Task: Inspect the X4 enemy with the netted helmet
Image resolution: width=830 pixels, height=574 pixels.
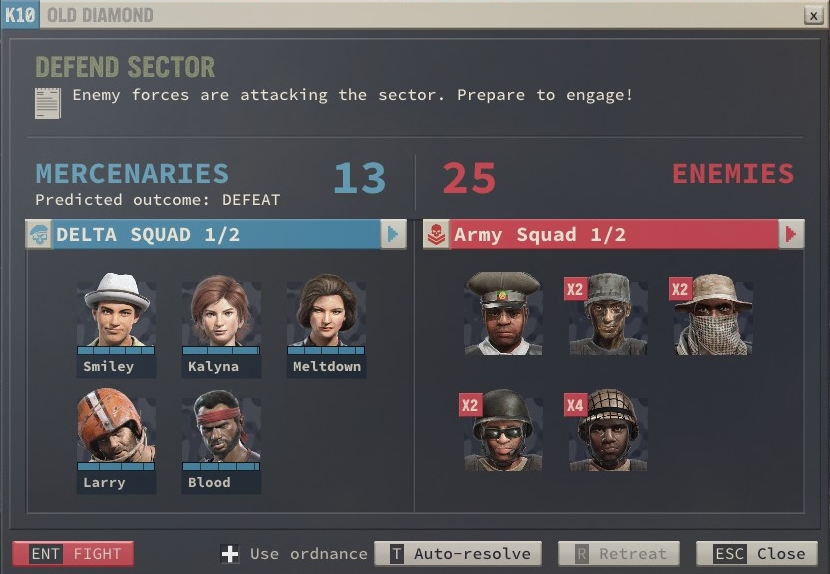Action: click(608, 430)
